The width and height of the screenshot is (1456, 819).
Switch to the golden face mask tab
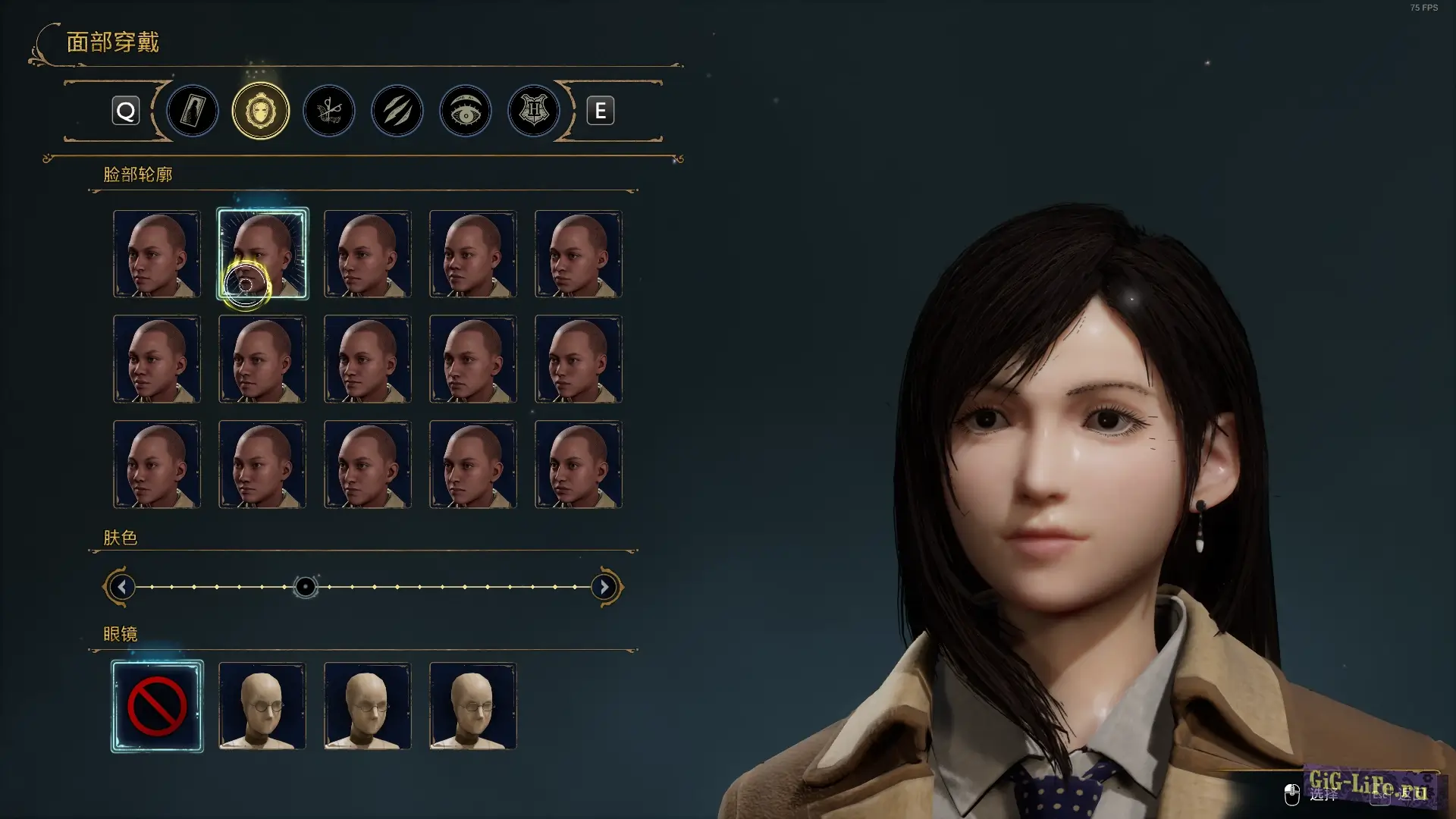pos(260,111)
